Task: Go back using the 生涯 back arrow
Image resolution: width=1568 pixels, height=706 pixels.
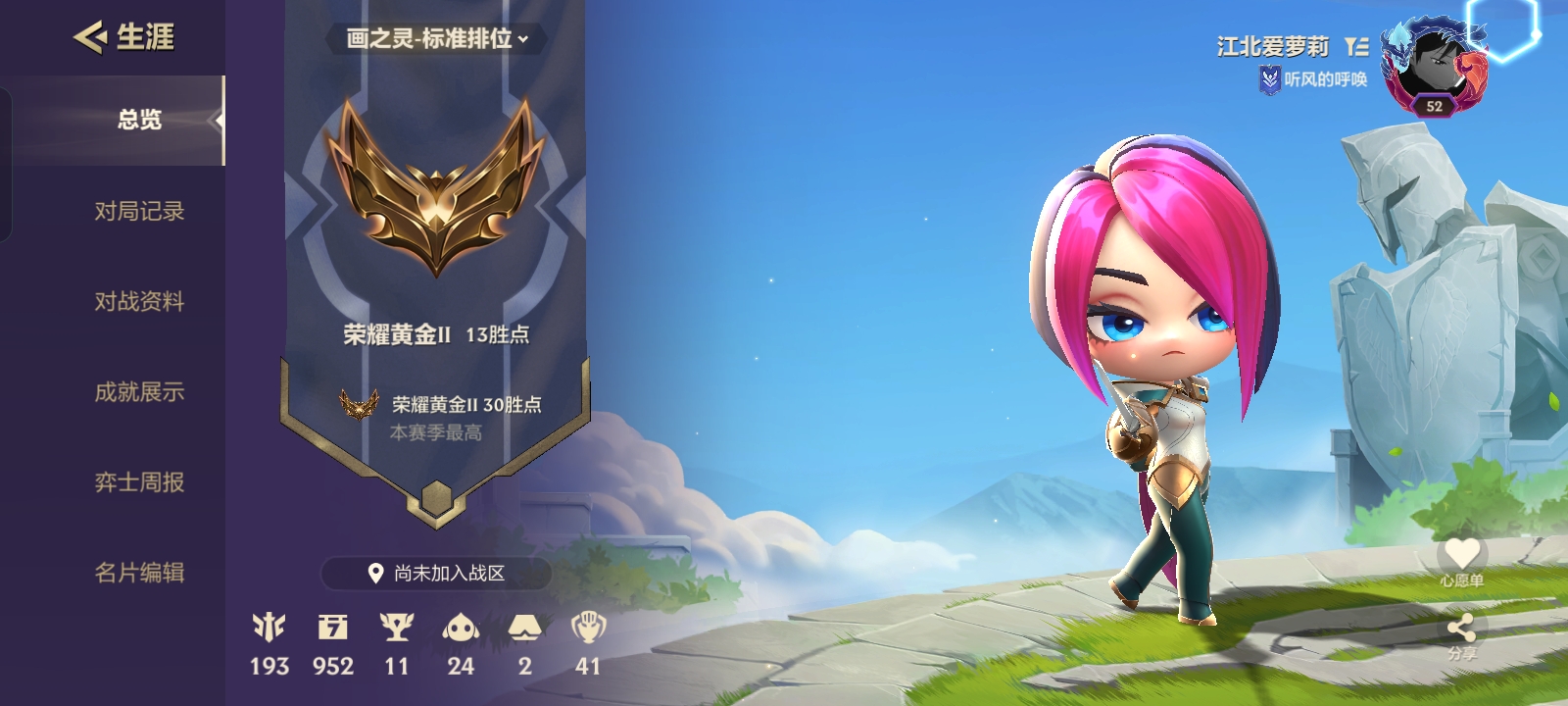Action: click(91, 35)
